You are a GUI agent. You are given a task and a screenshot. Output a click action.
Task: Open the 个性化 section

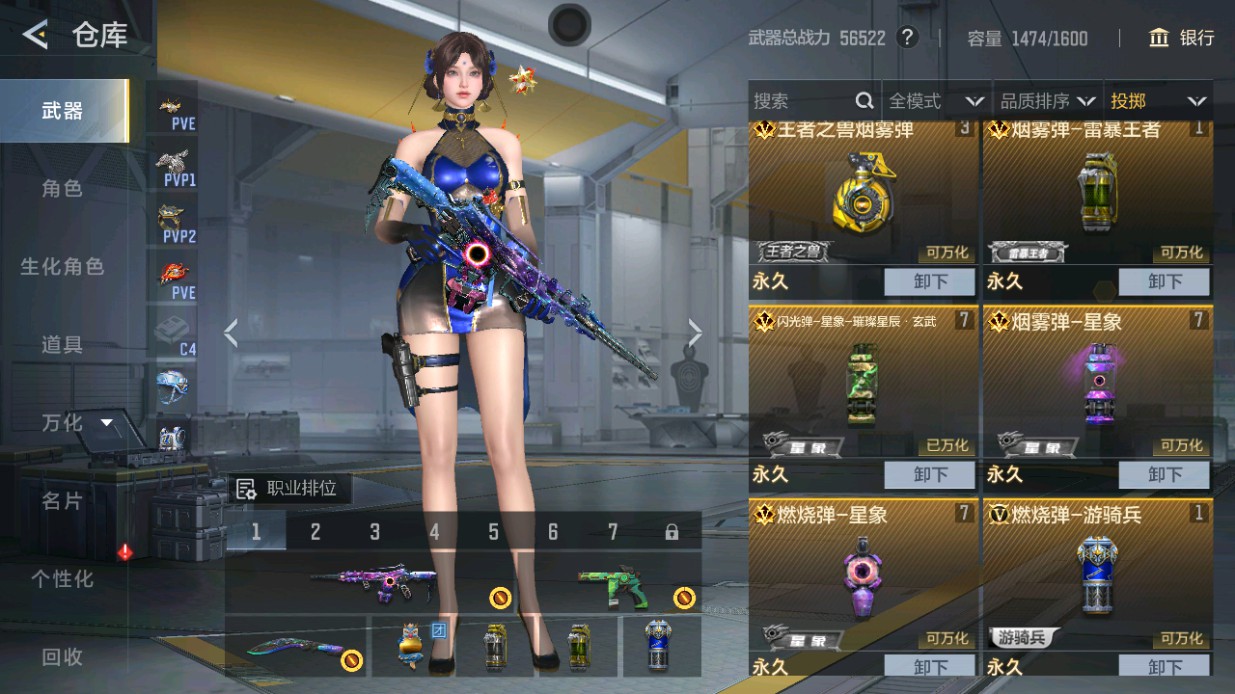coord(62,579)
